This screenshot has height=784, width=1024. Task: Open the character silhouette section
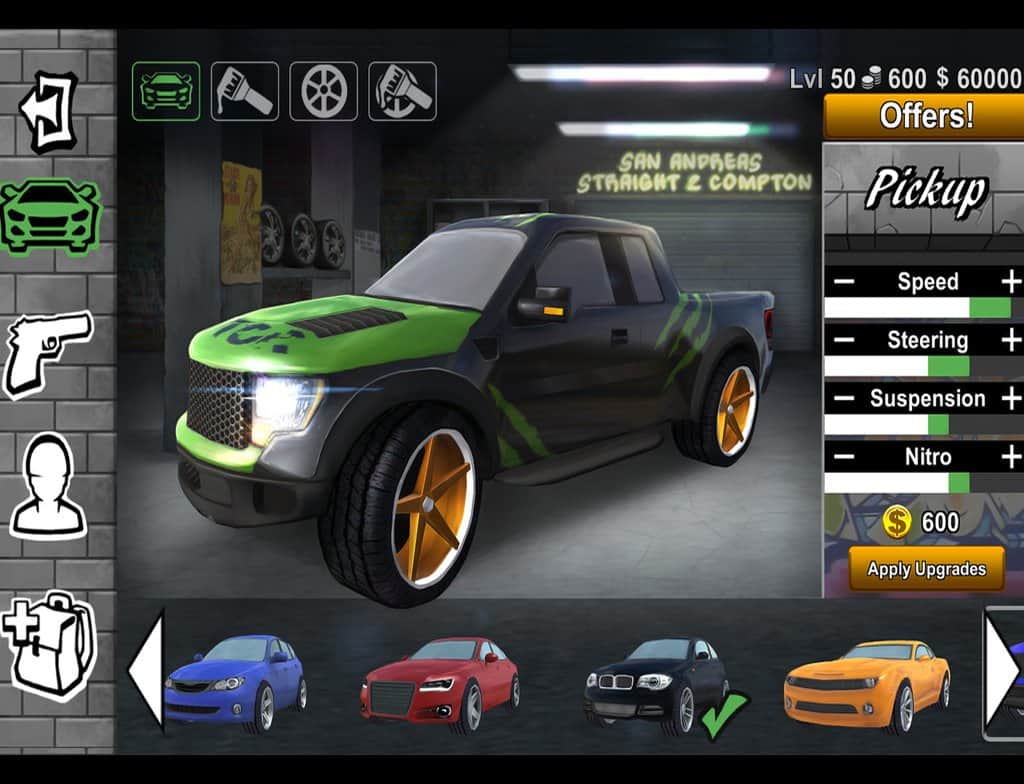pos(49,486)
